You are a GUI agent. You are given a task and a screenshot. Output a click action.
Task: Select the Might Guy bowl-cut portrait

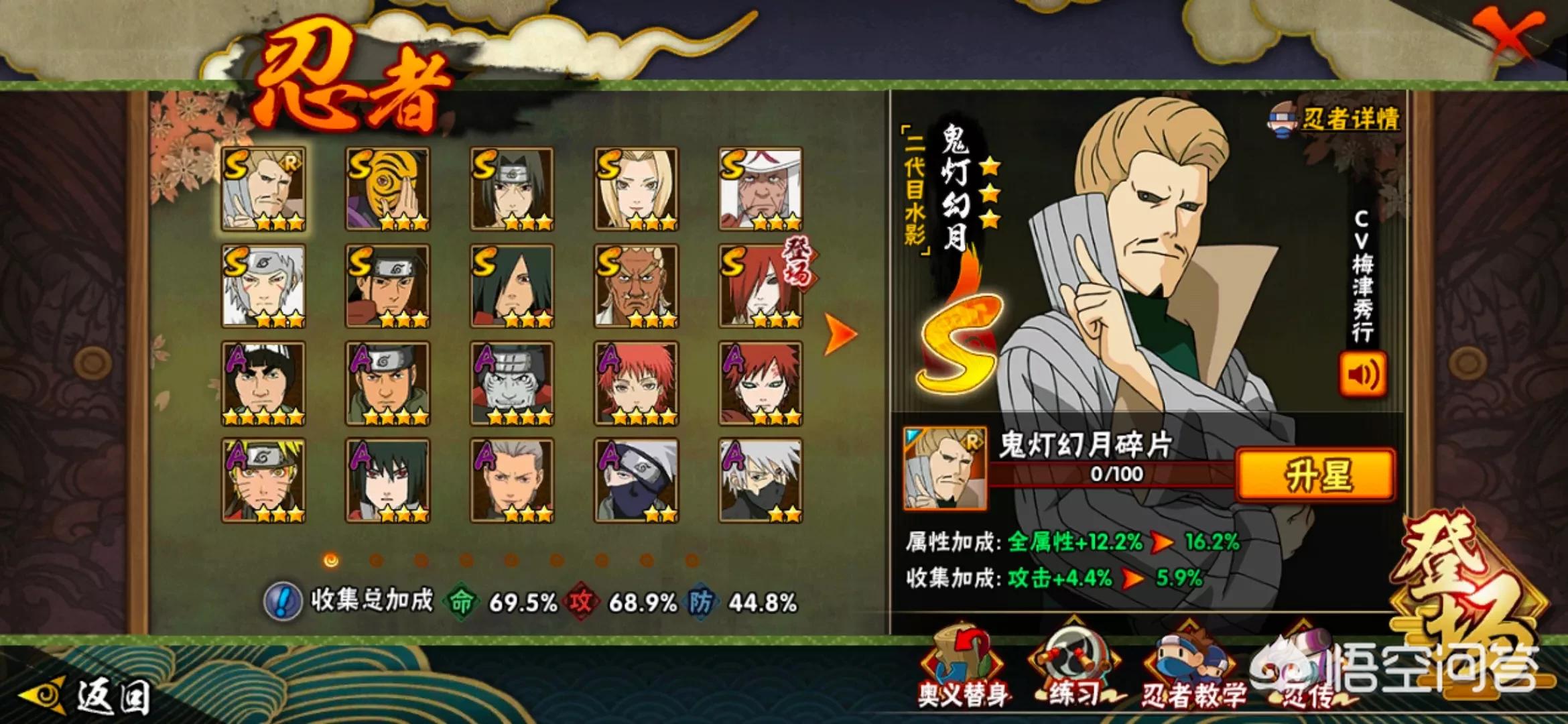(264, 383)
